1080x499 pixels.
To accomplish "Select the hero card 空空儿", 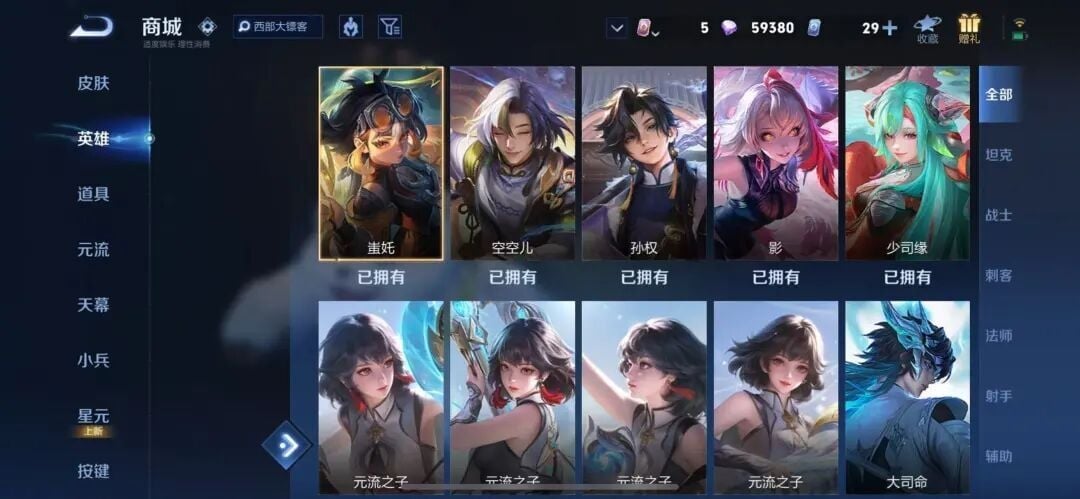I will pos(512,163).
